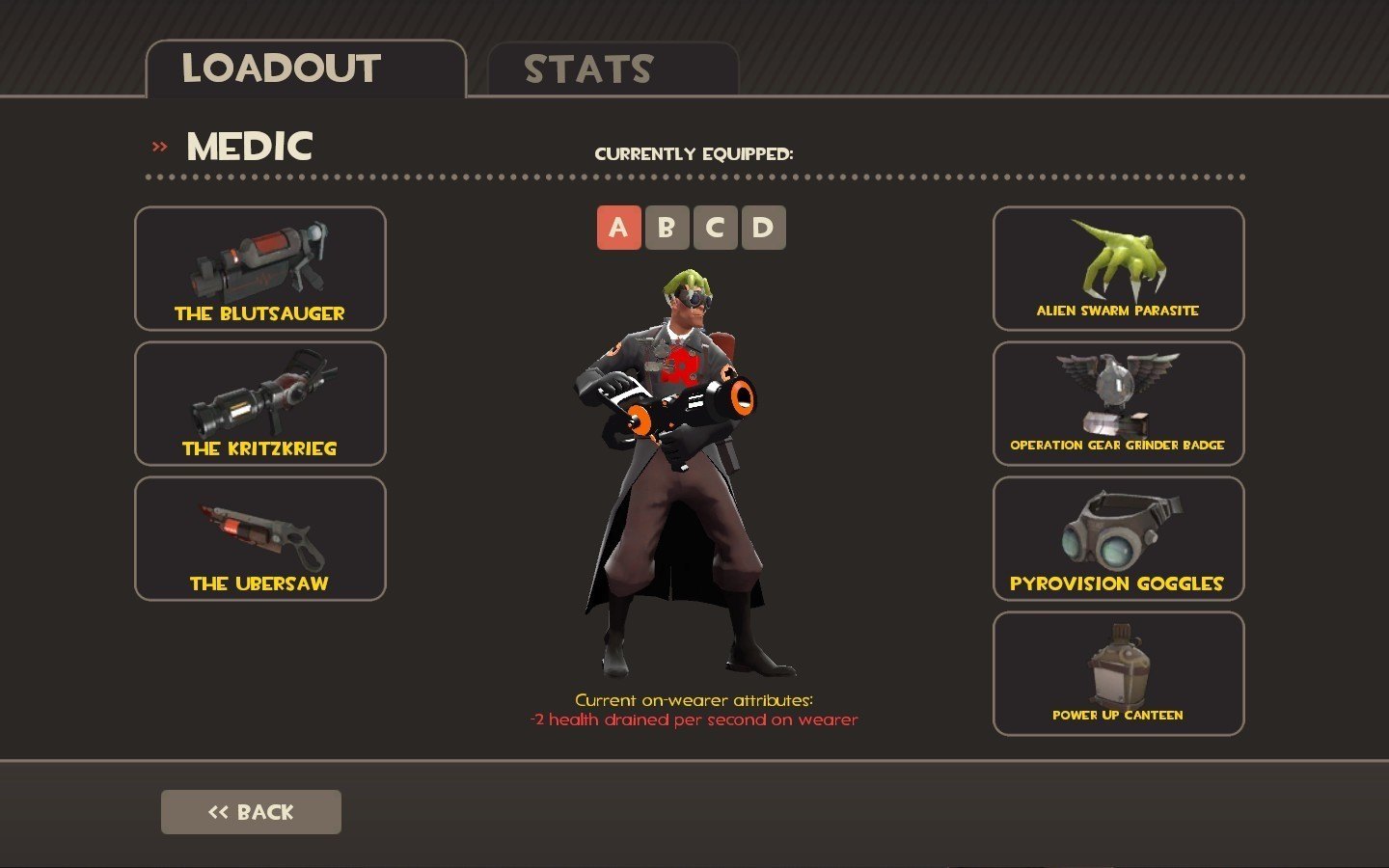
Task: Select loadout preset A
Action: [x=618, y=228]
